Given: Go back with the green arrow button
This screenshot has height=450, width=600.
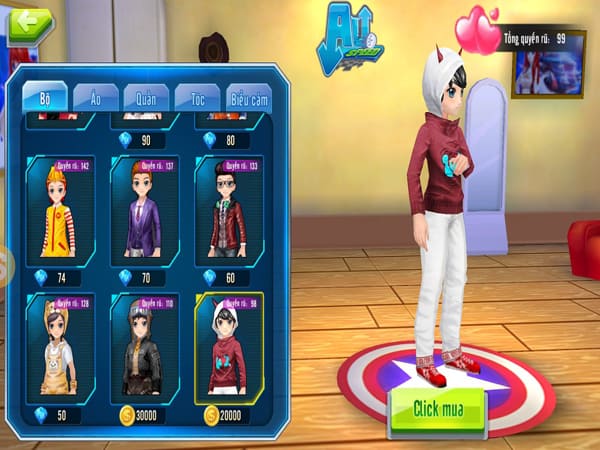Looking at the screenshot, I should pos(30,23).
